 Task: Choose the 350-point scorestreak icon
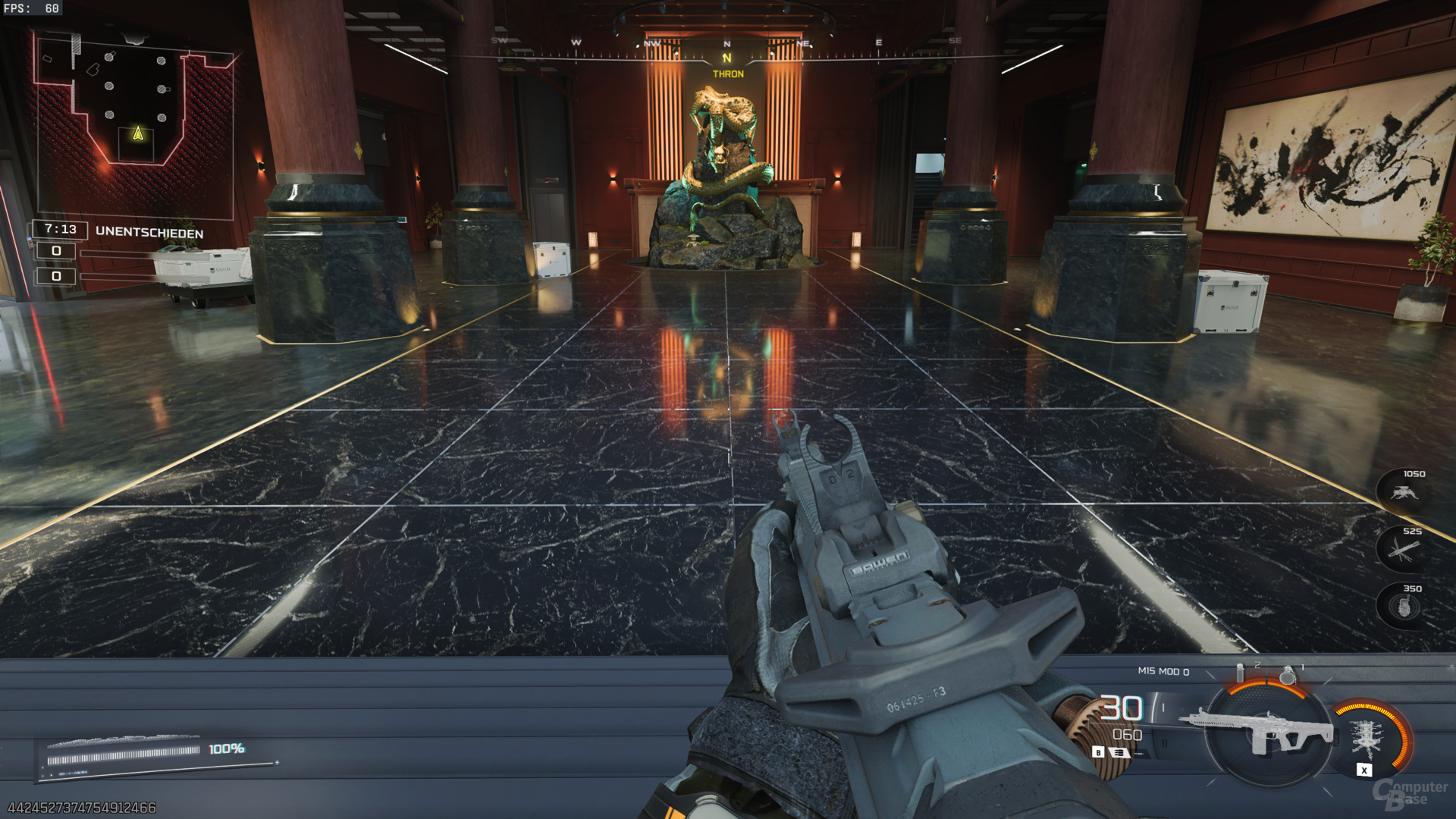(1403, 607)
